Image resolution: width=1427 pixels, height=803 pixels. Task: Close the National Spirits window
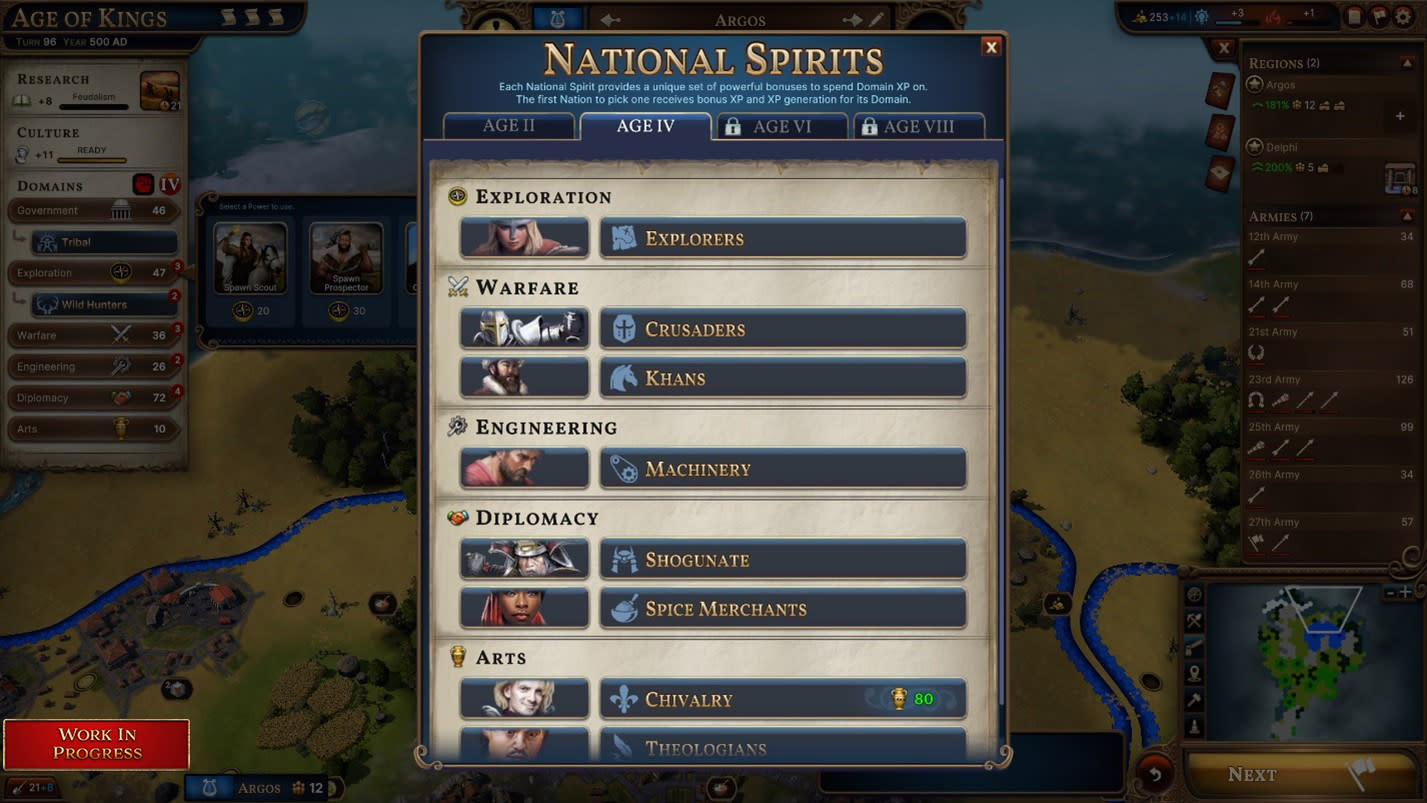pyautogui.click(x=991, y=47)
